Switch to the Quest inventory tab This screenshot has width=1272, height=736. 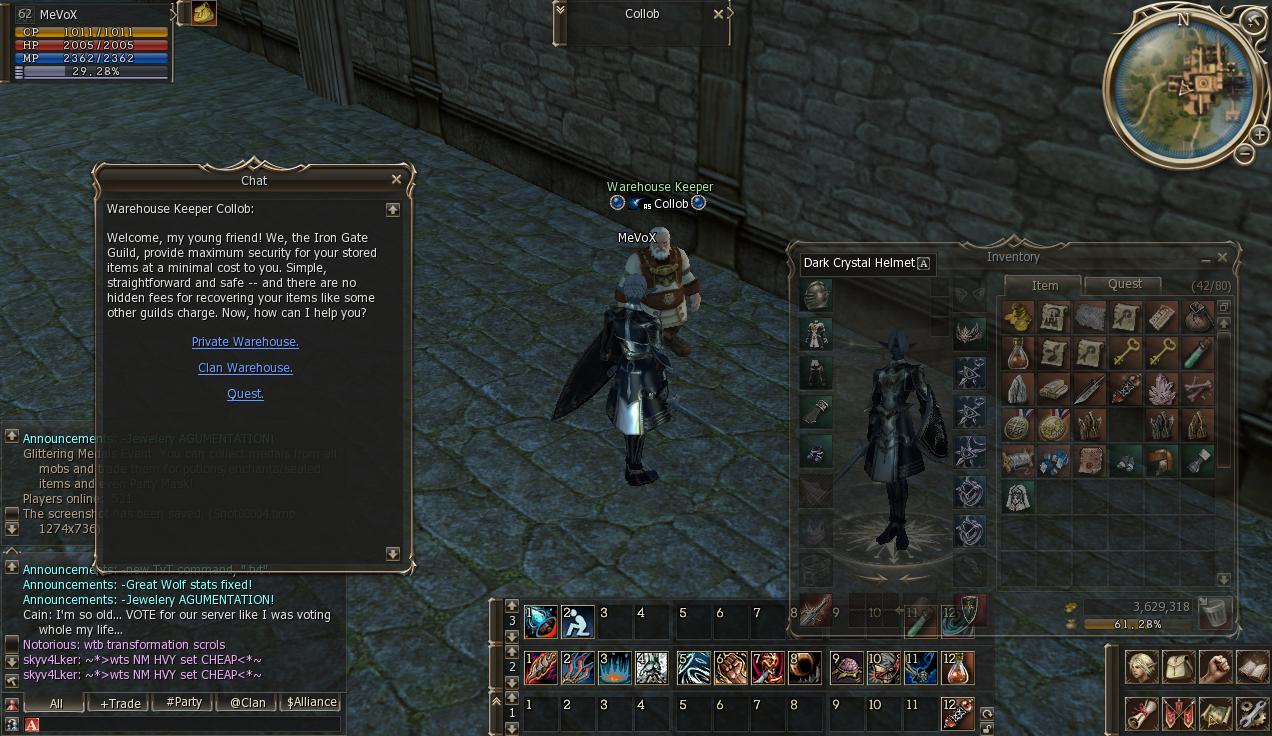point(1124,284)
